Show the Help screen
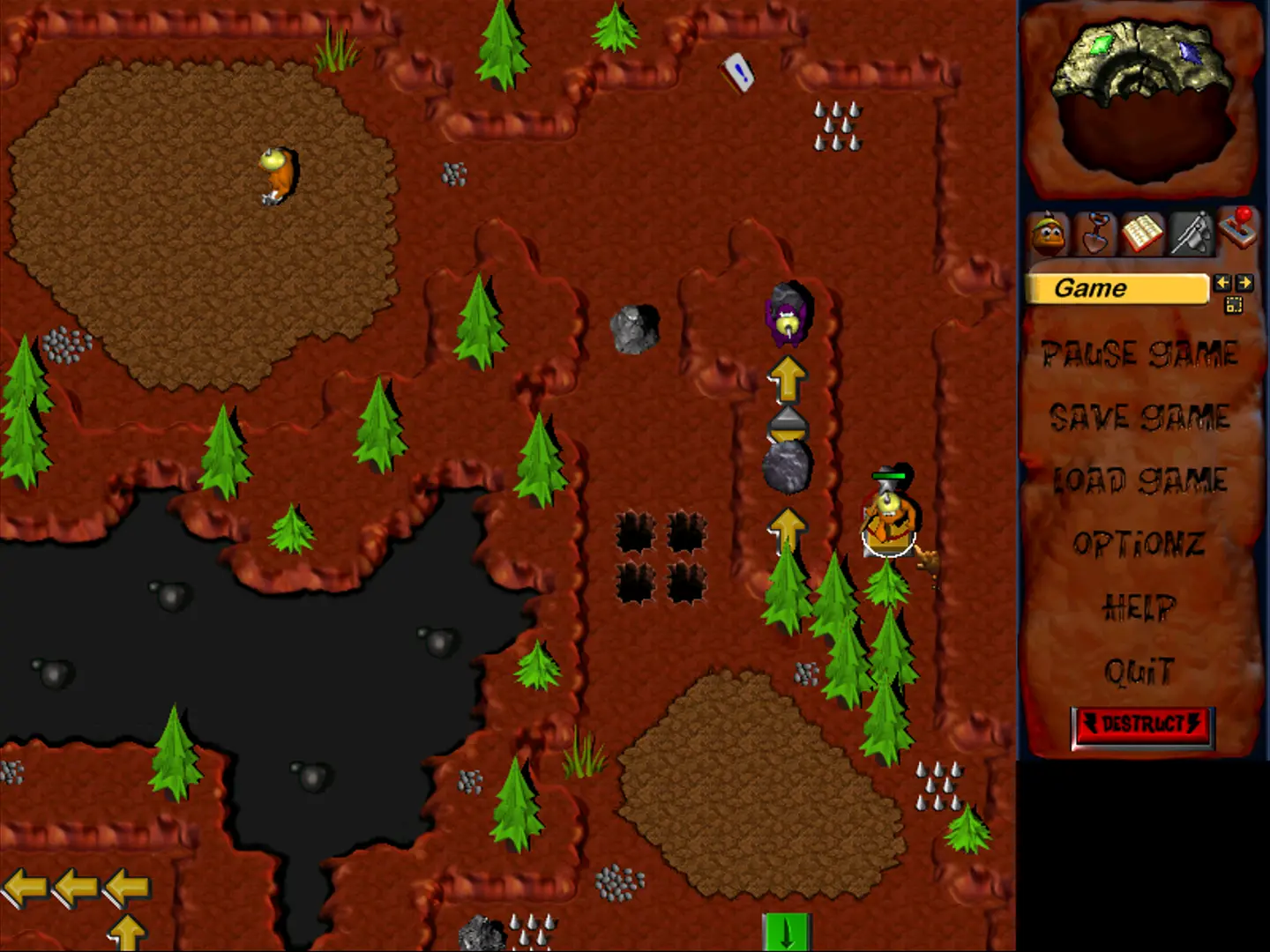This screenshot has height=952, width=1270. coord(1139,607)
